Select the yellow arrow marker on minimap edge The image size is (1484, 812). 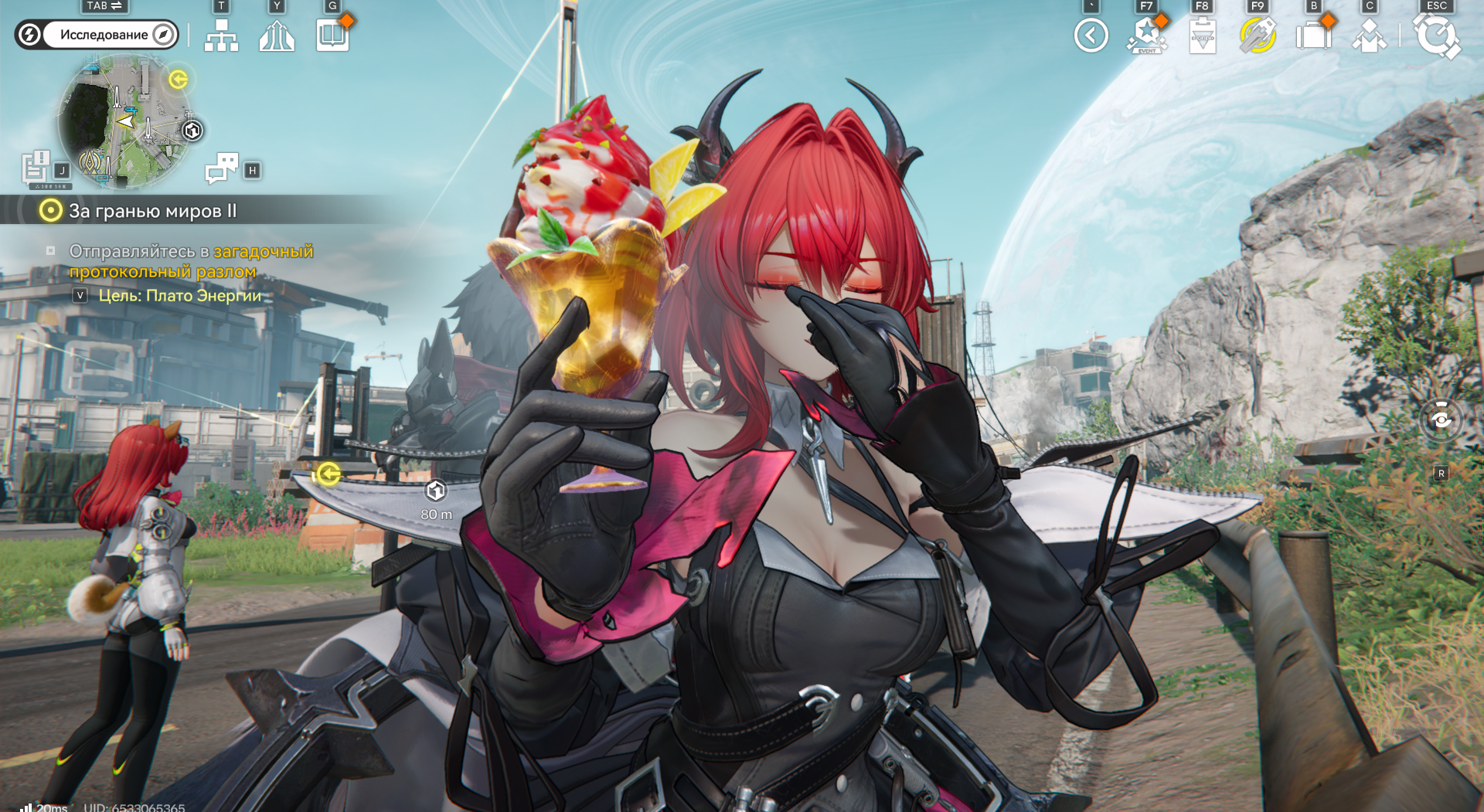point(179,80)
